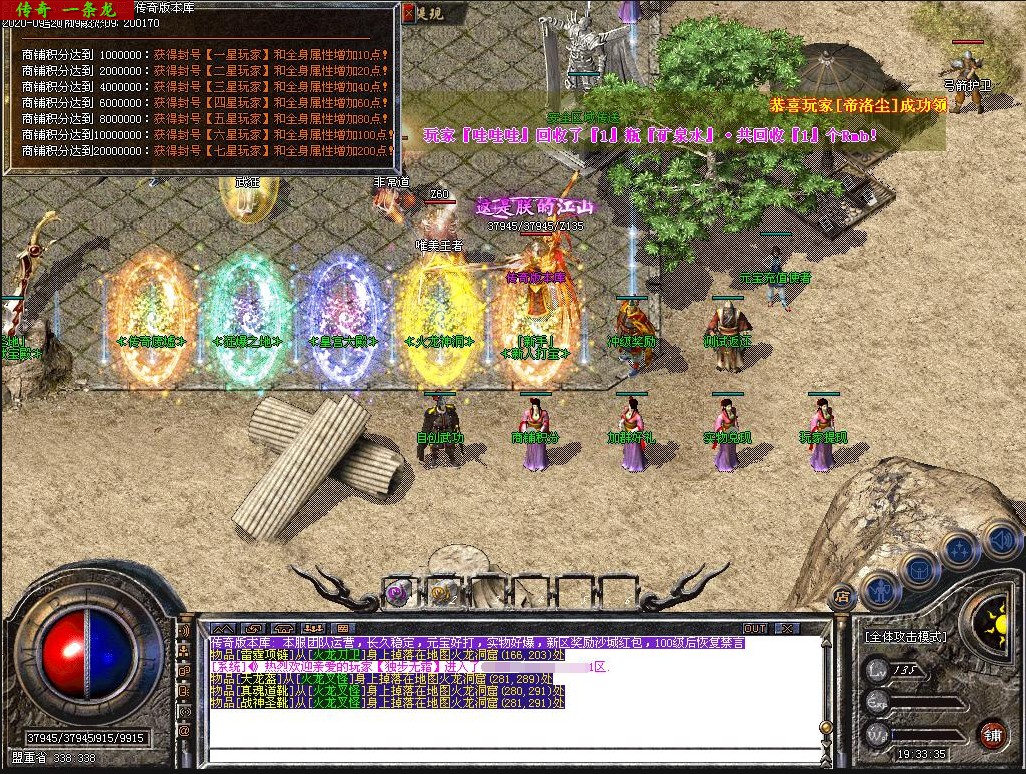1026x774 pixels.
Task: Open the skills button with sparkle stars
Action: coord(959,549)
